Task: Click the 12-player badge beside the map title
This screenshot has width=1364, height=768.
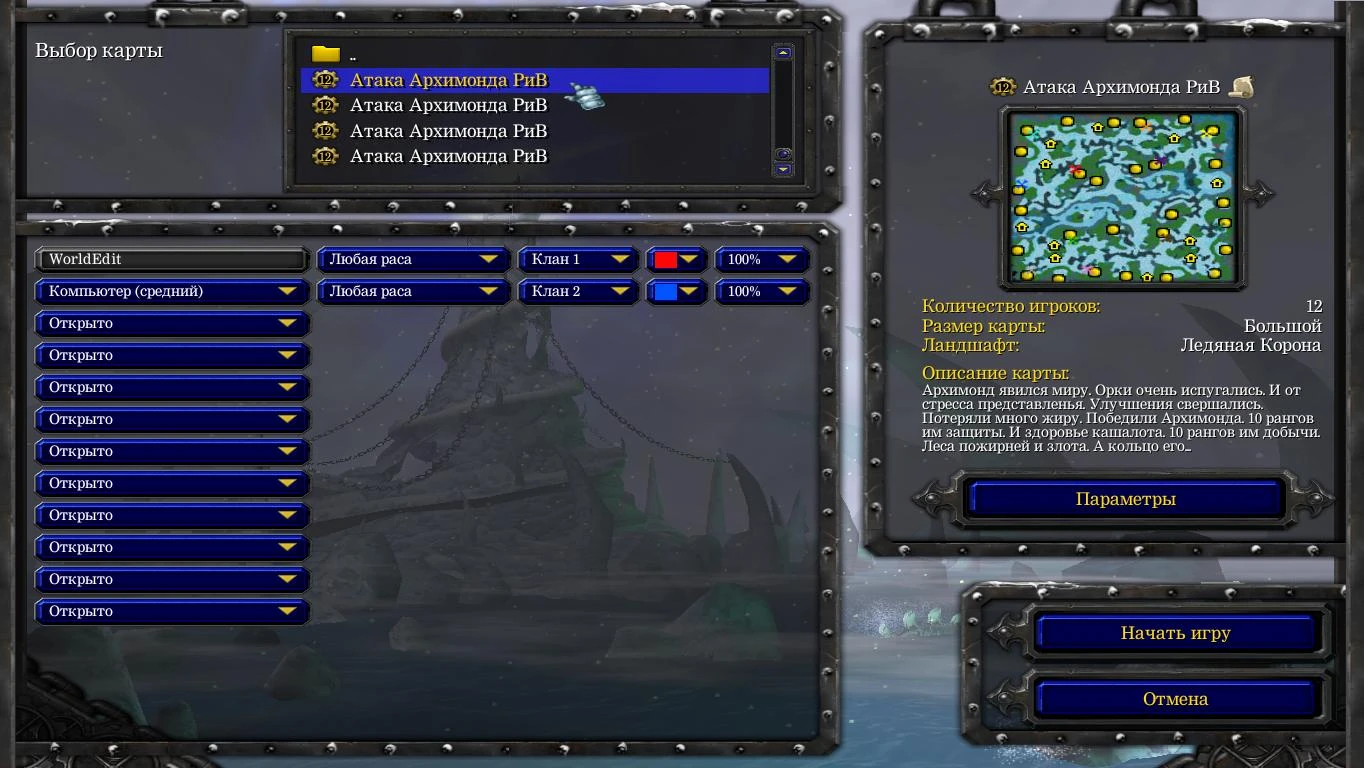Action: (1002, 88)
